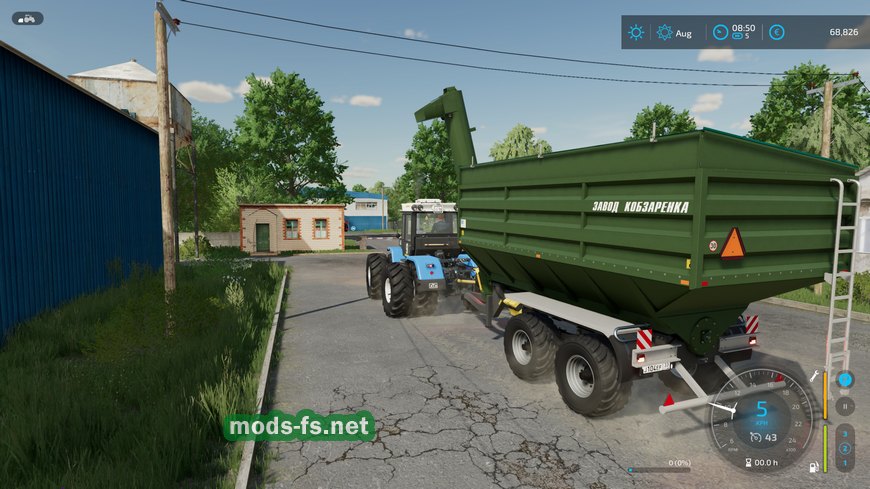Screen dimensions: 870x489
Task: Click the game clock icon
Action: [x=720, y=32]
